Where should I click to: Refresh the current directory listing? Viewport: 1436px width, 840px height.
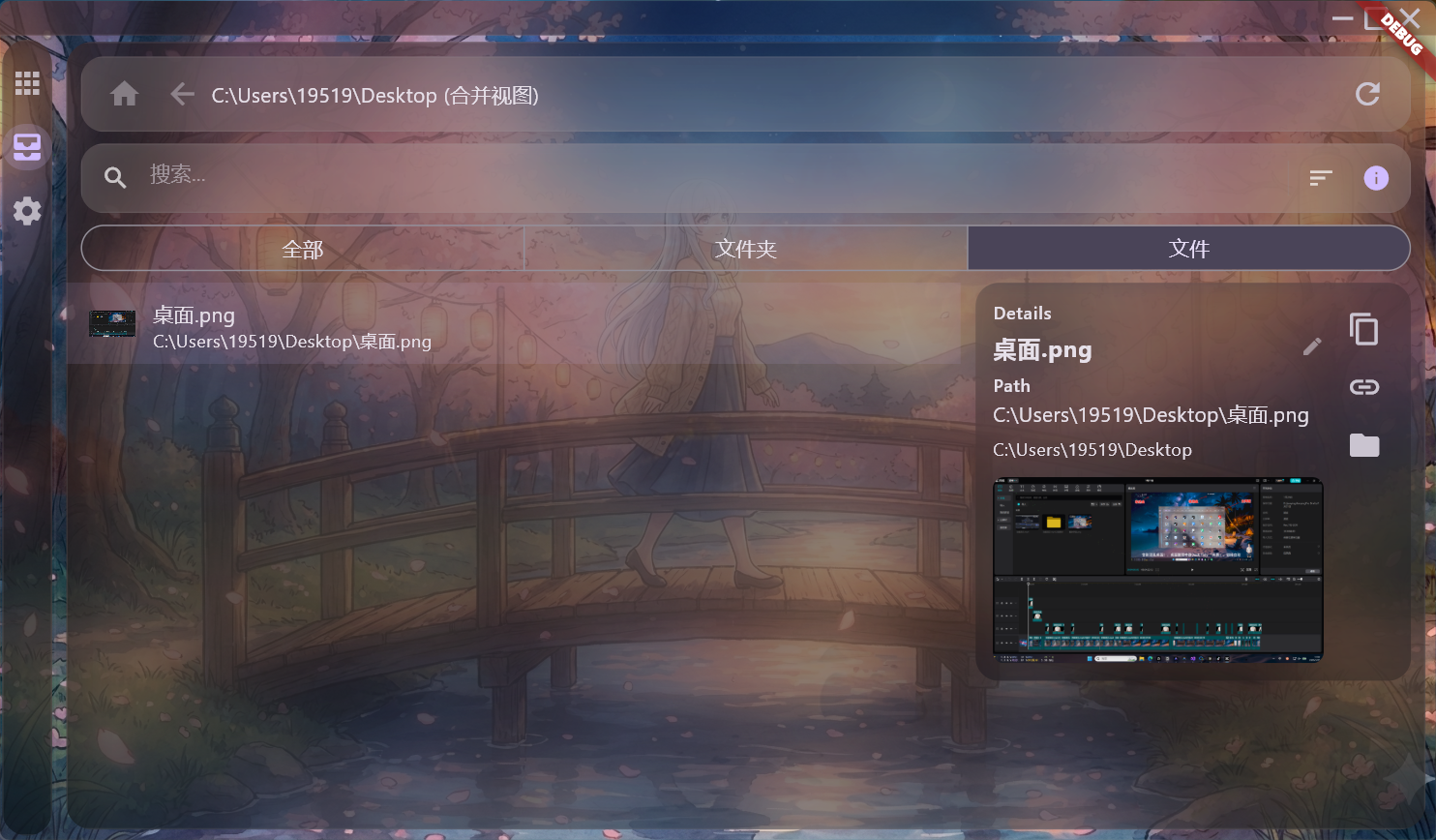click(x=1366, y=94)
